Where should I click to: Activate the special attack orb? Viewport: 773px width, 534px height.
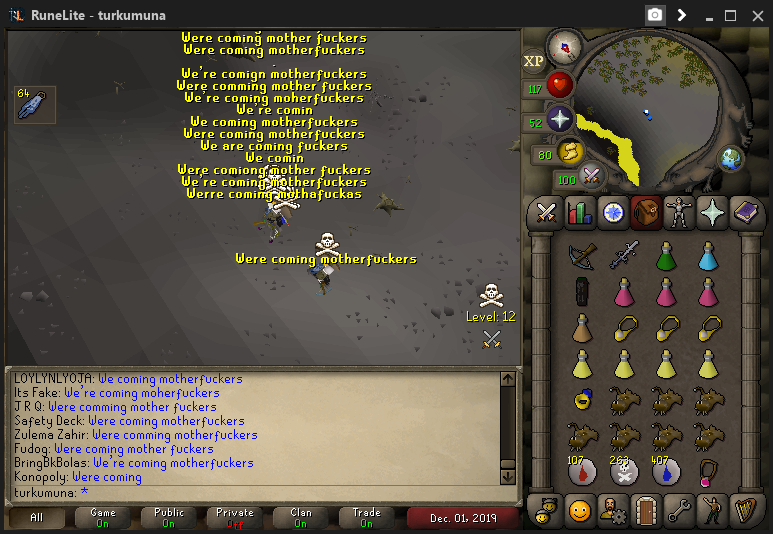[x=592, y=177]
